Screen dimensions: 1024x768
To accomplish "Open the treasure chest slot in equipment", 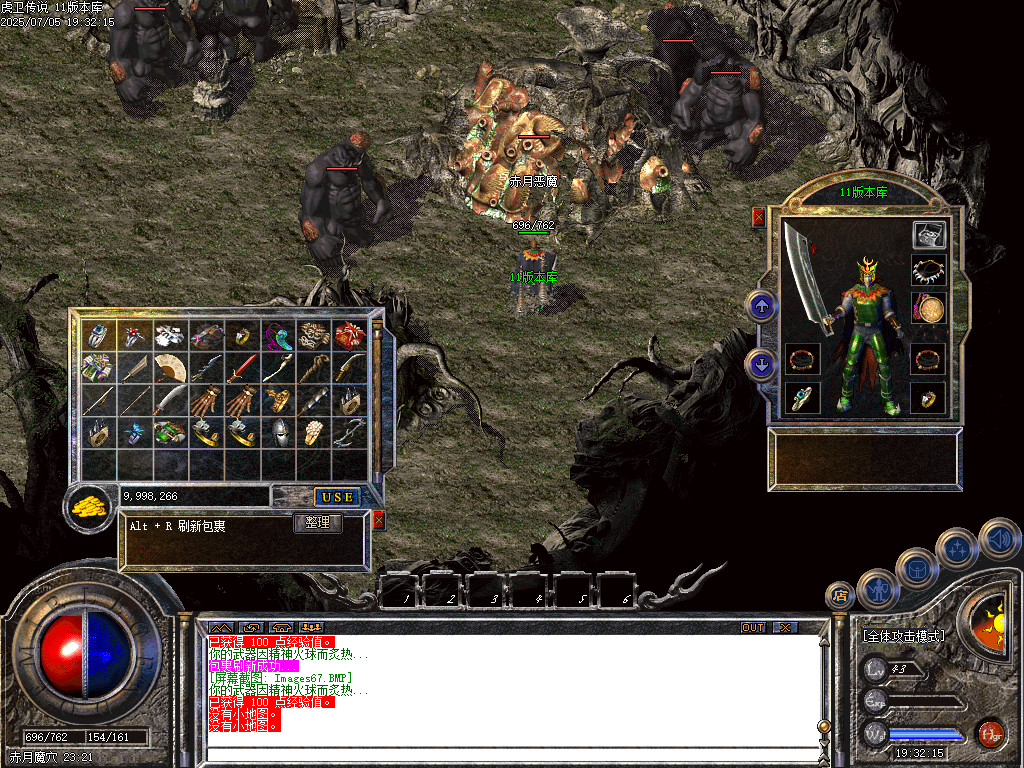I will [x=929, y=235].
